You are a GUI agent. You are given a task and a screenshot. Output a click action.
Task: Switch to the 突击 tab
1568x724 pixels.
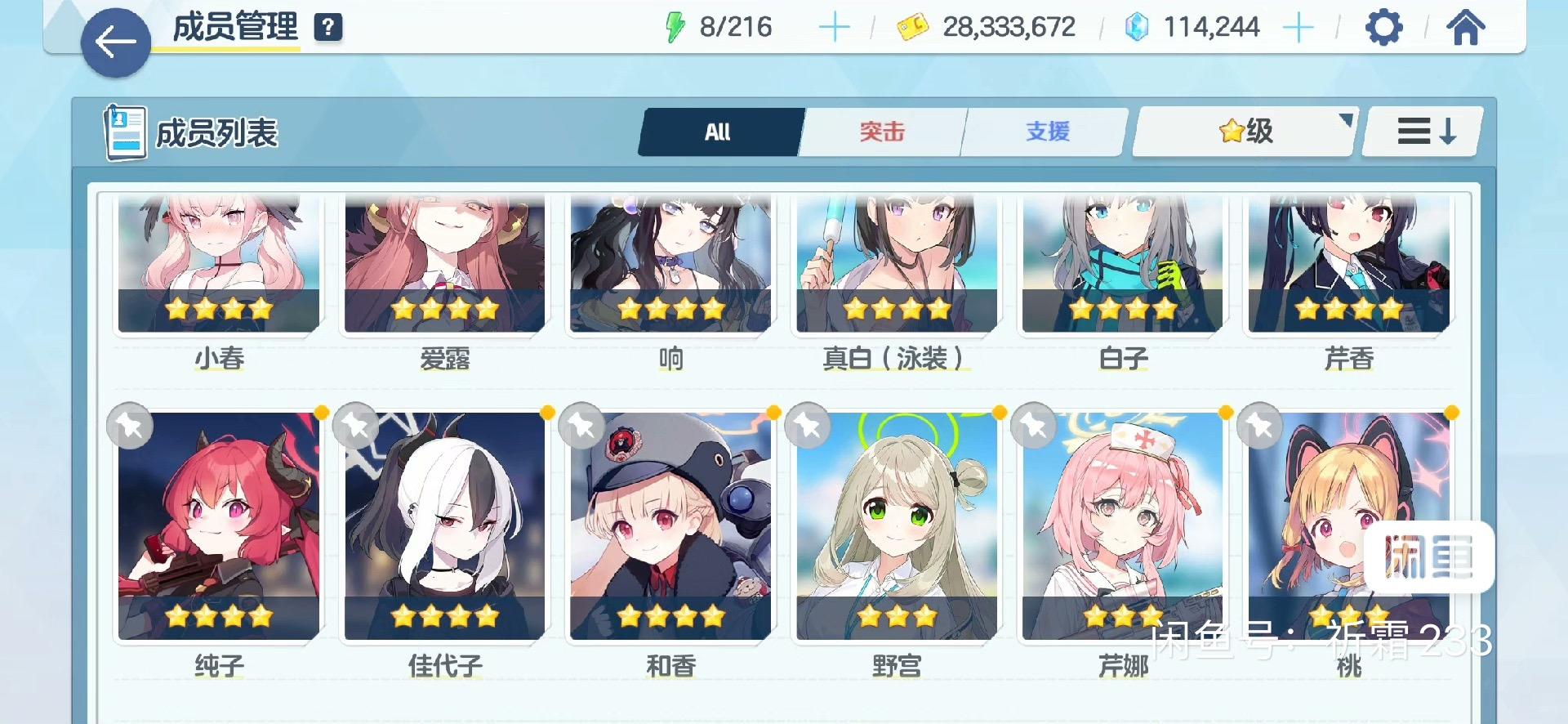[881, 131]
